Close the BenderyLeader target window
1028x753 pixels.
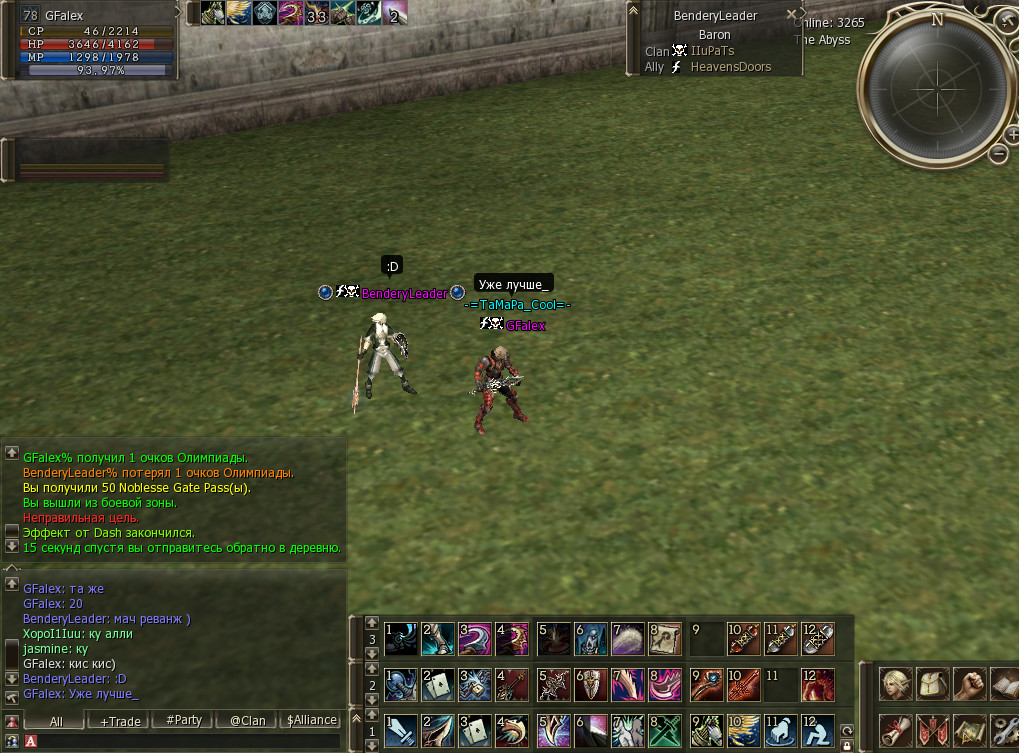[x=791, y=15]
